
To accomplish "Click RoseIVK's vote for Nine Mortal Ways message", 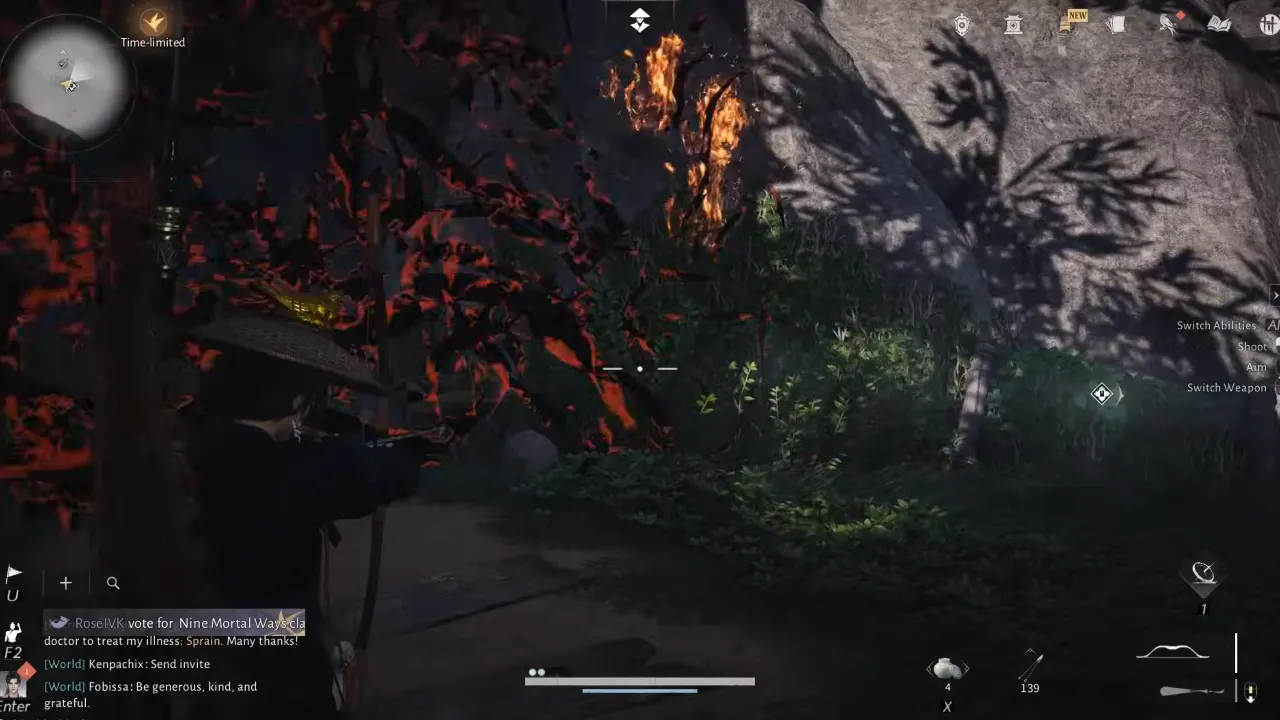I will pyautogui.click(x=175, y=622).
